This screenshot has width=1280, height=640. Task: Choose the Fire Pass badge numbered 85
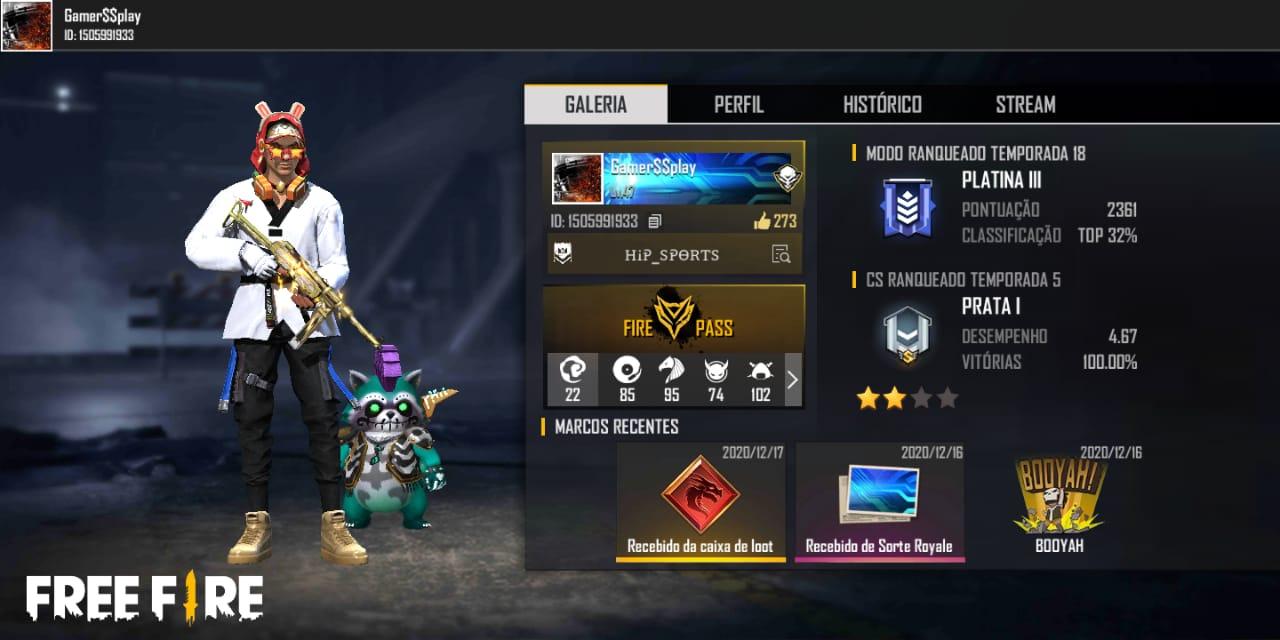click(627, 379)
